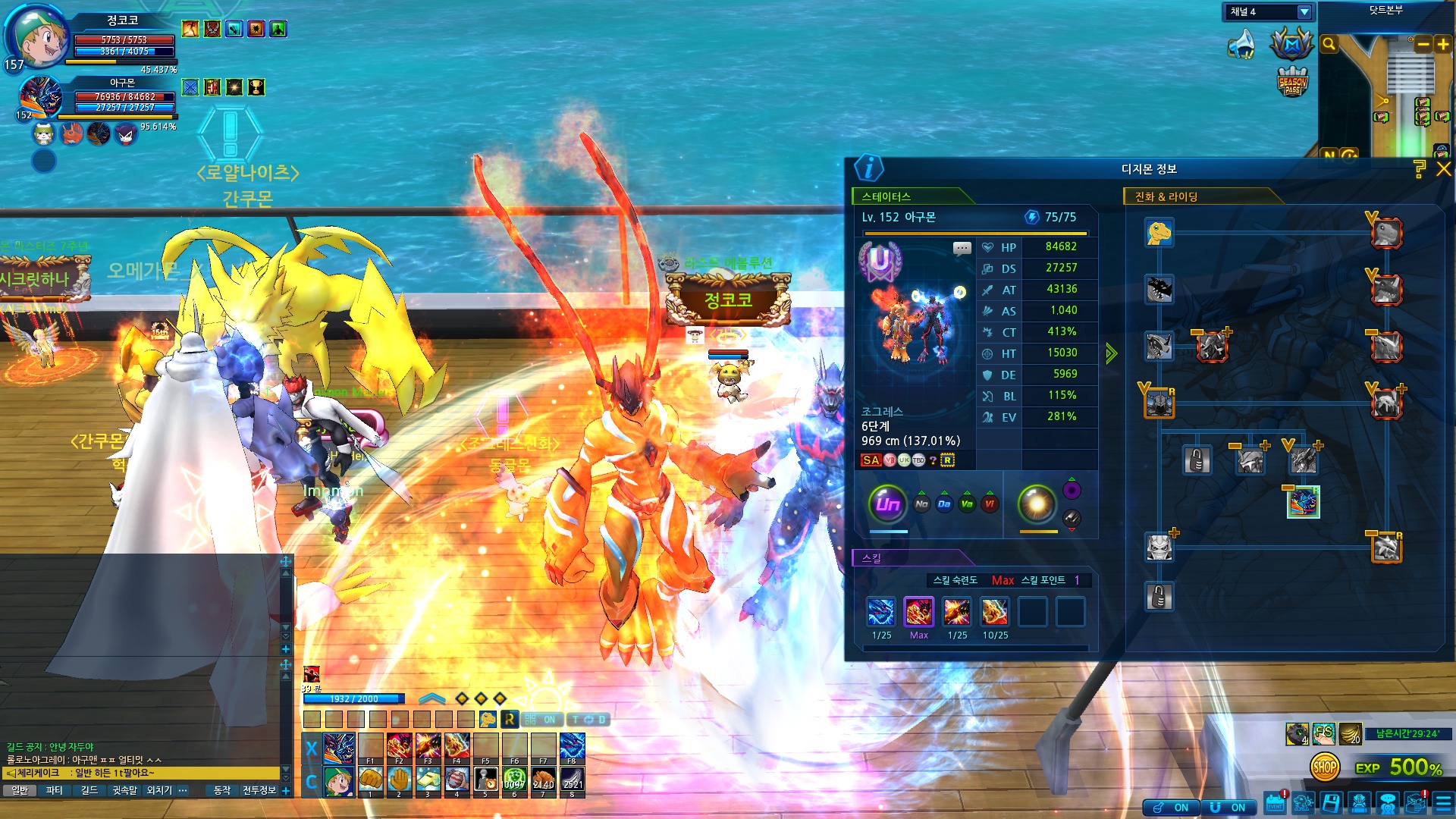Use the F2 skill on the hotbar
This screenshot has height=819, width=1456.
click(400, 748)
